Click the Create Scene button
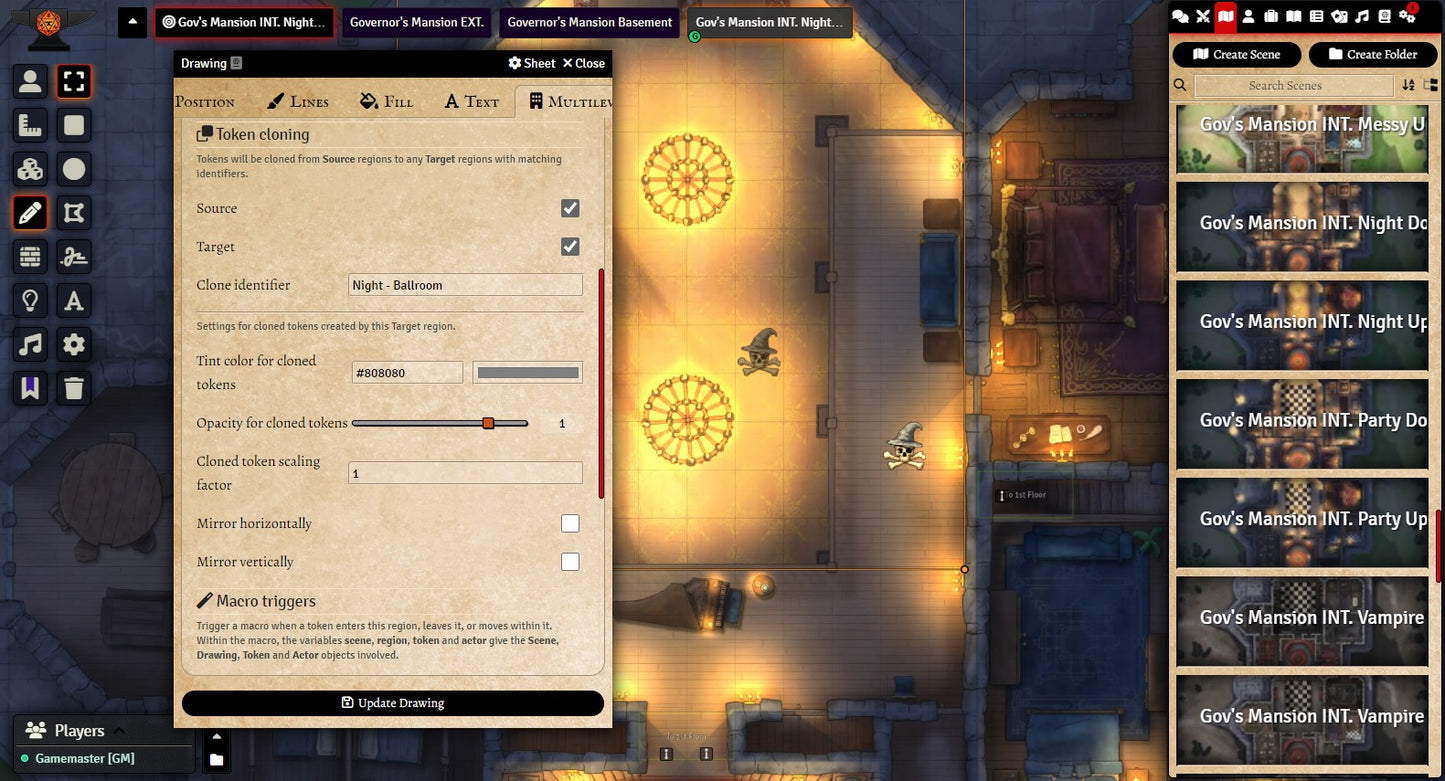 1236,54
